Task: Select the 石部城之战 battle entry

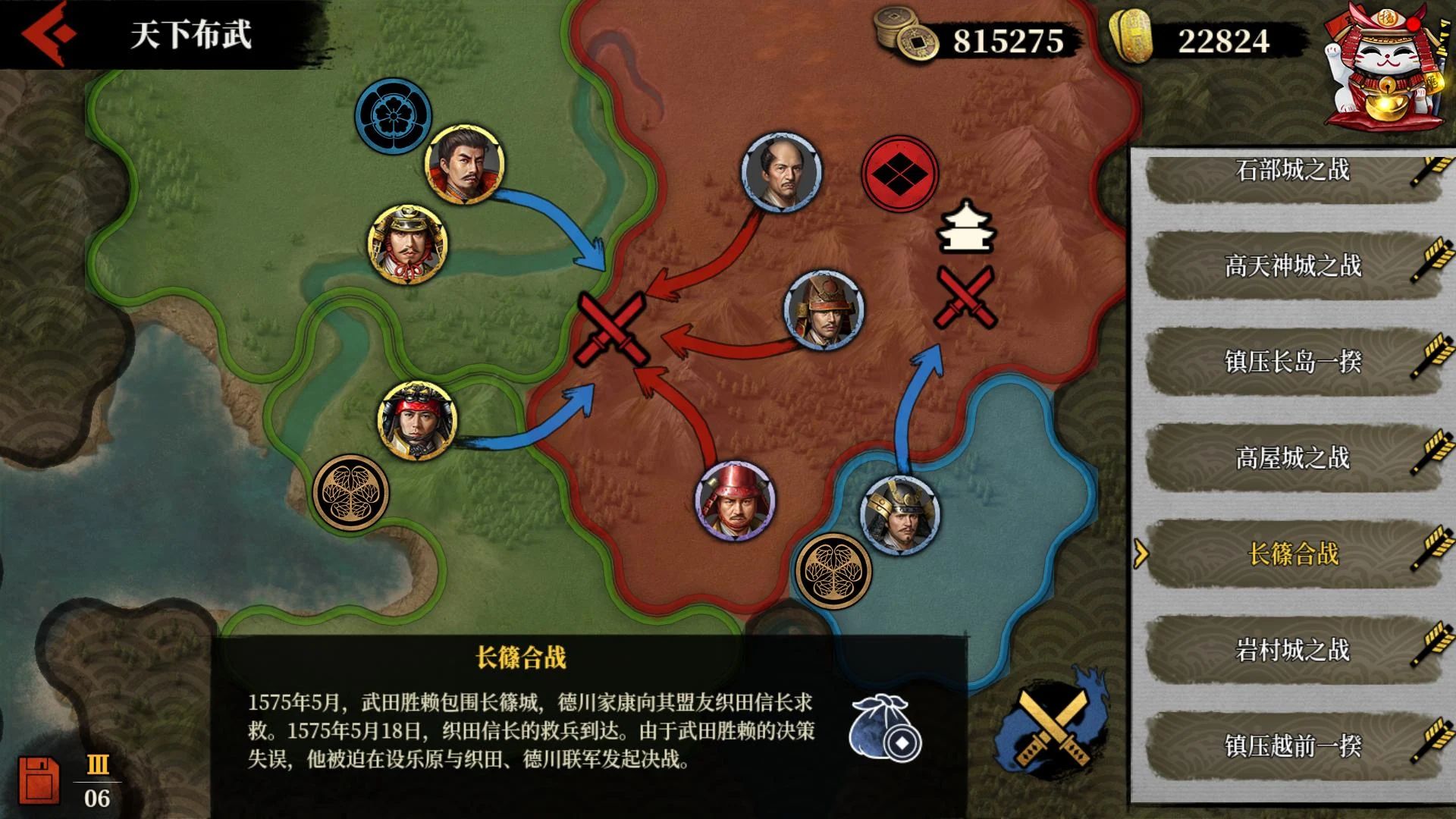Action: pos(1292,171)
